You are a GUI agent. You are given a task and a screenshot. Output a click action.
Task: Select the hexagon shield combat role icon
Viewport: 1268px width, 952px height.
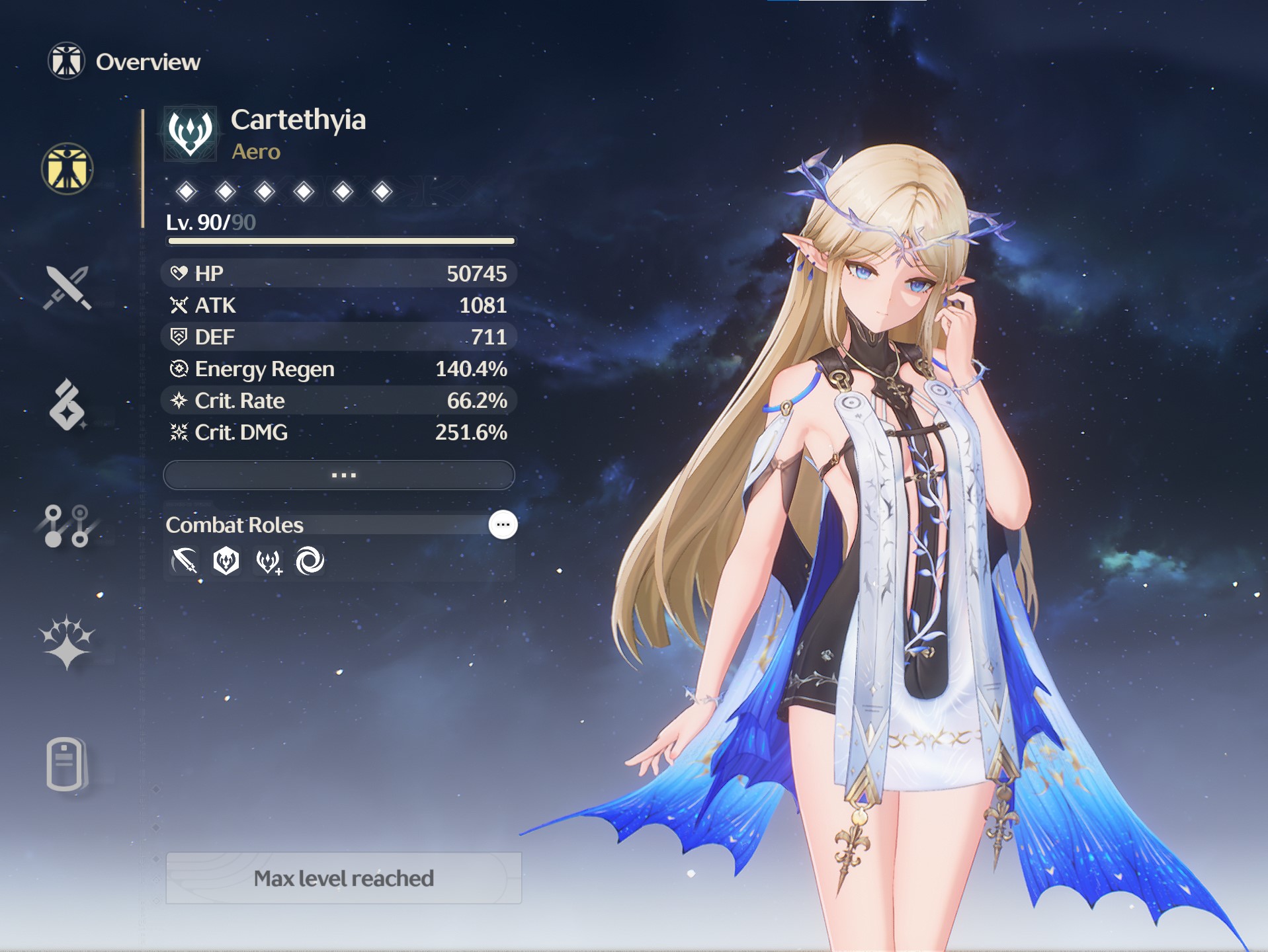(x=226, y=562)
